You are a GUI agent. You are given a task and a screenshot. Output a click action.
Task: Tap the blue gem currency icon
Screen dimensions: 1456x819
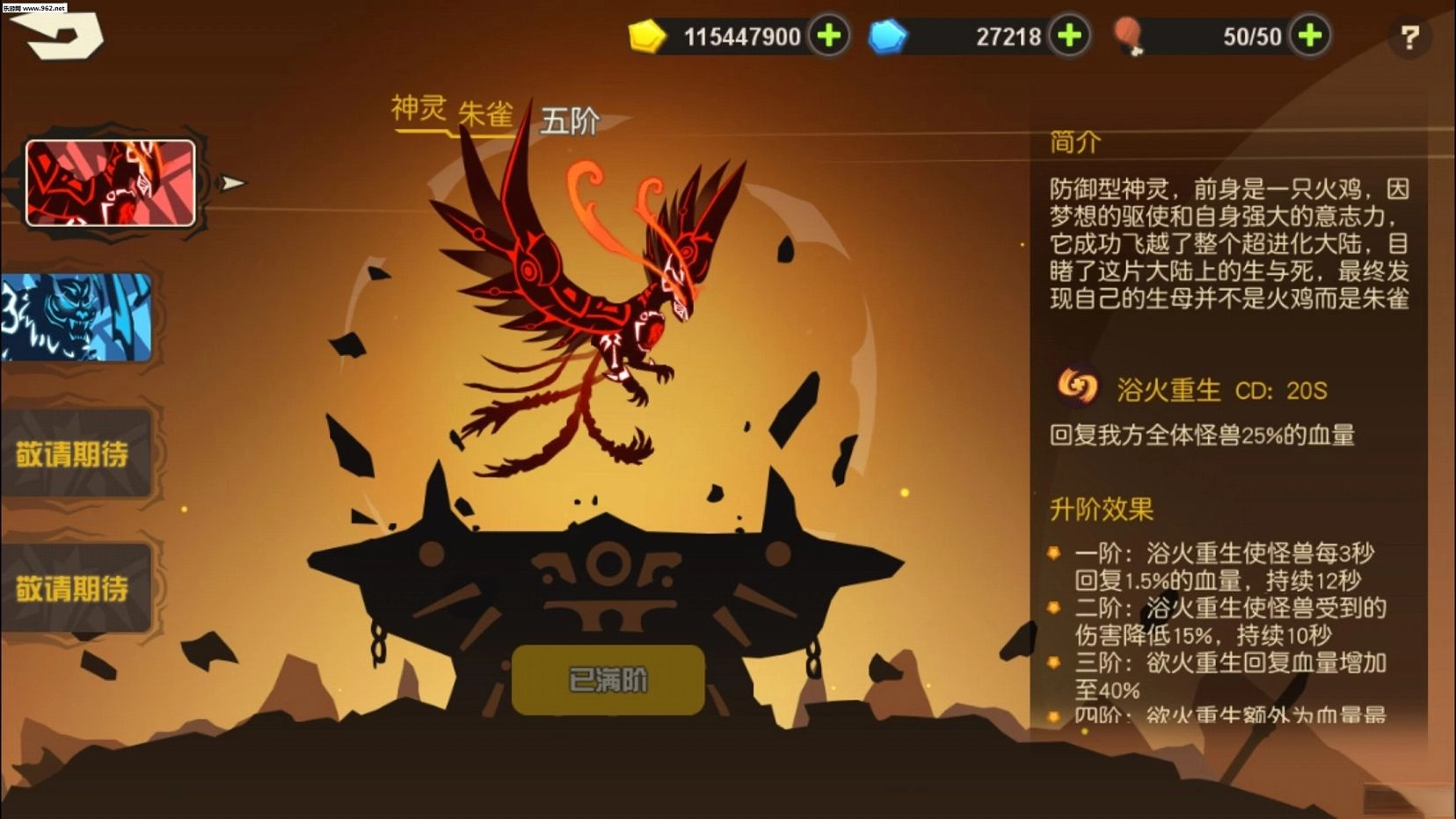[x=888, y=37]
